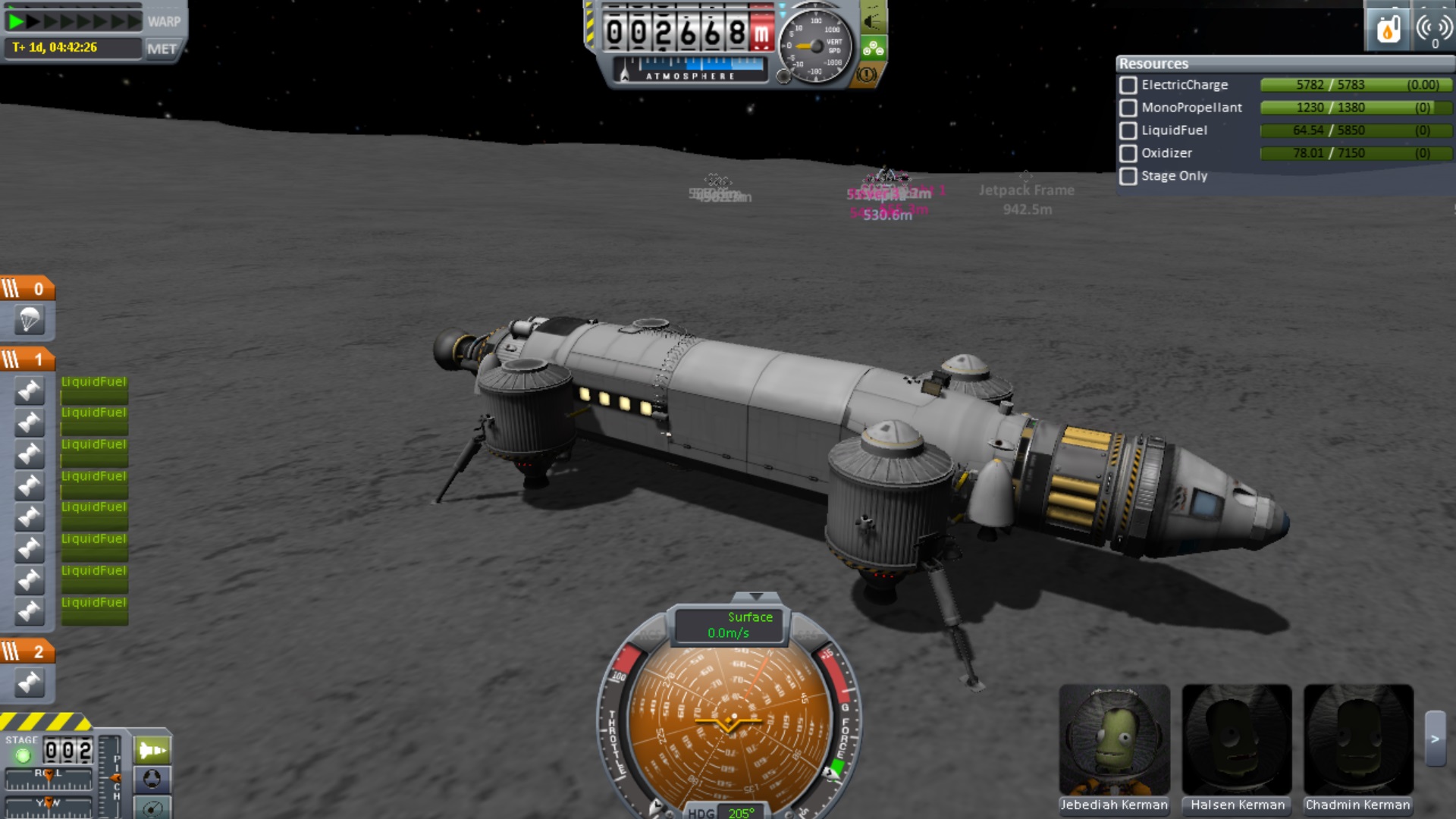
Task: Click the parachute icon in stage 0
Action: (x=29, y=320)
